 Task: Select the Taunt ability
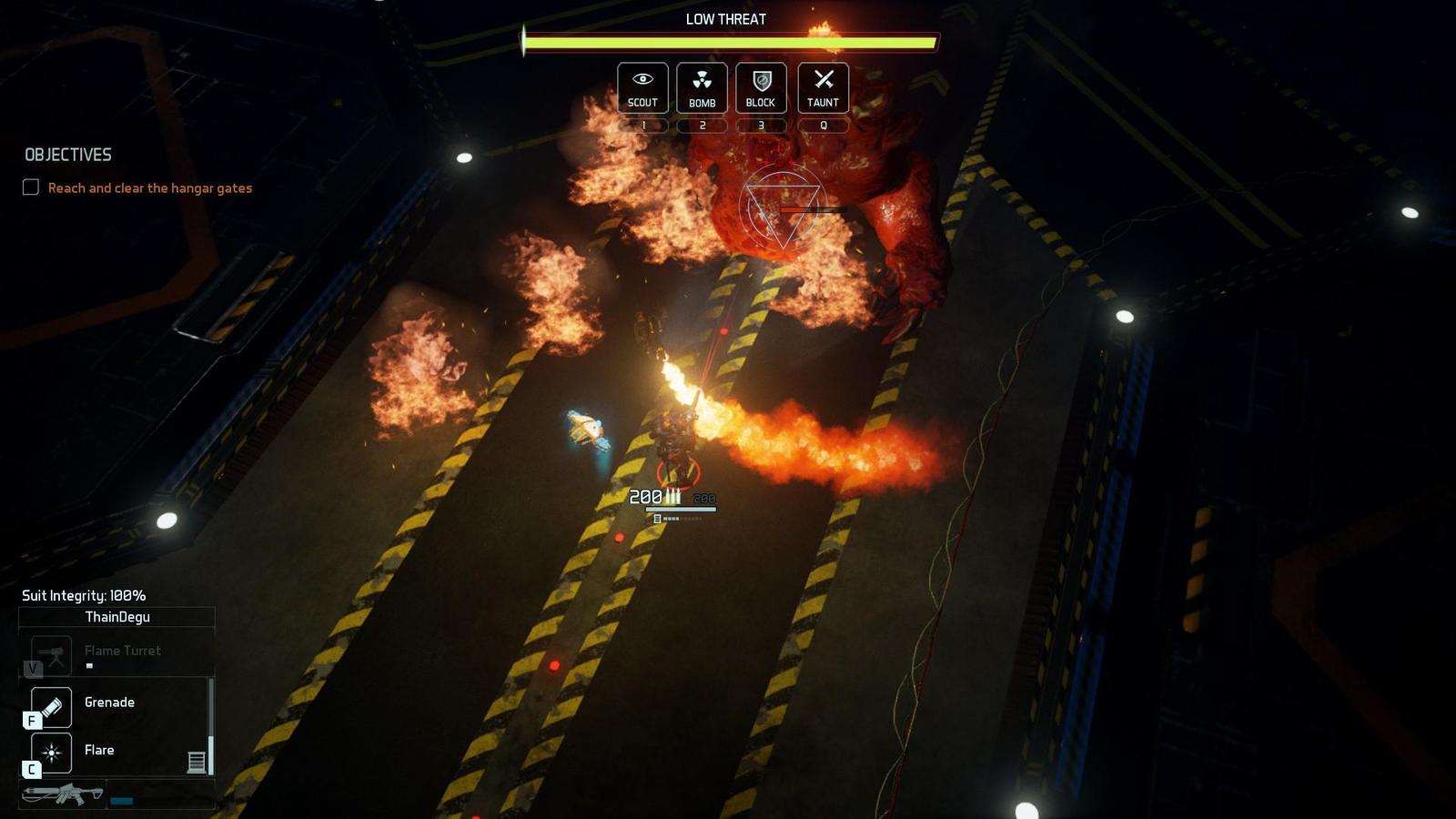point(823,87)
